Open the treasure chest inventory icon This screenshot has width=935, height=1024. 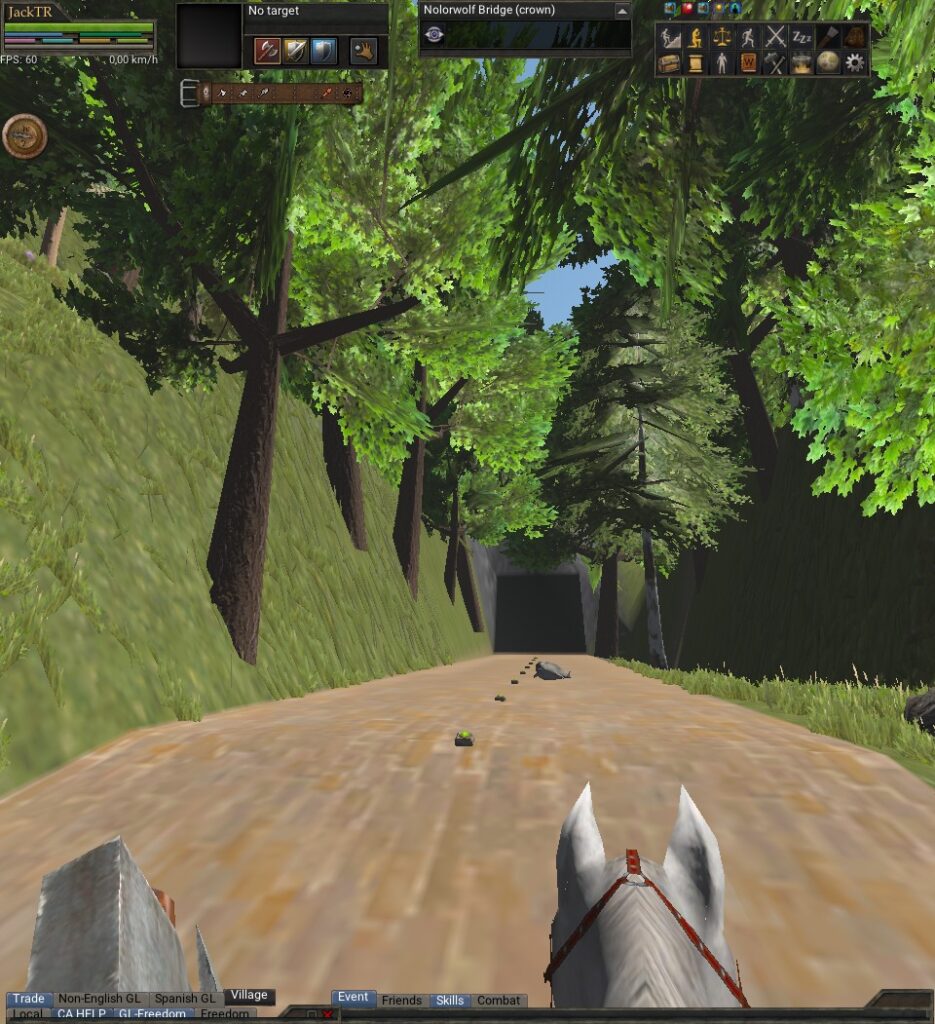point(669,63)
